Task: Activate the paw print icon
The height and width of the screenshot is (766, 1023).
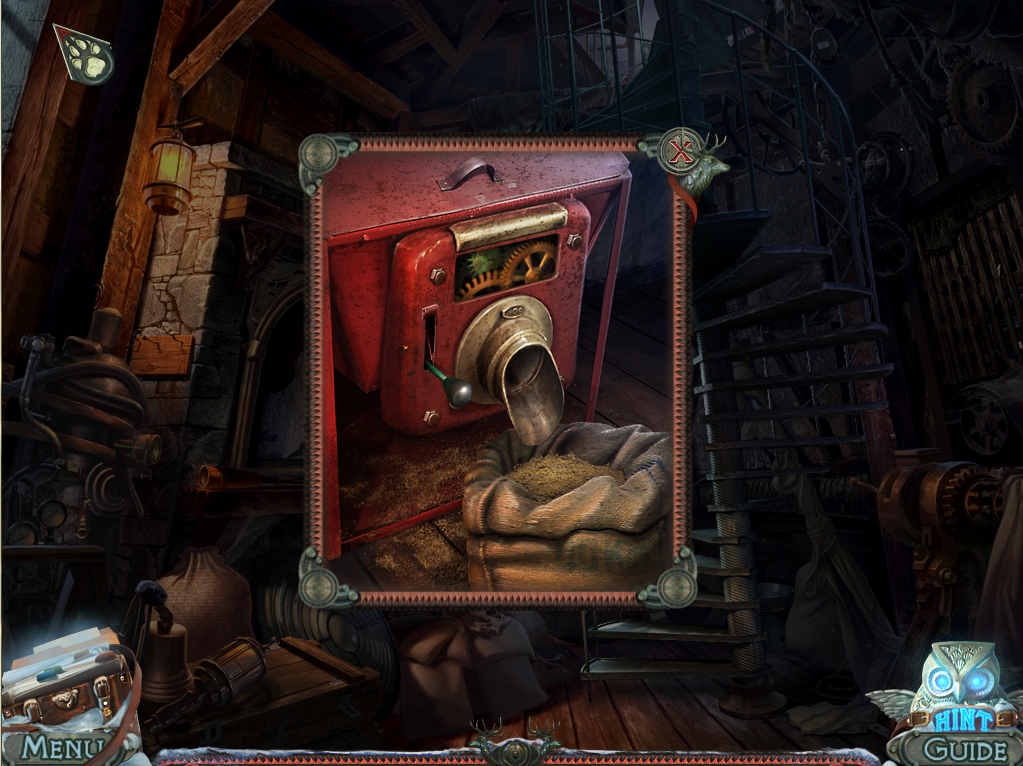Action: pos(86,58)
